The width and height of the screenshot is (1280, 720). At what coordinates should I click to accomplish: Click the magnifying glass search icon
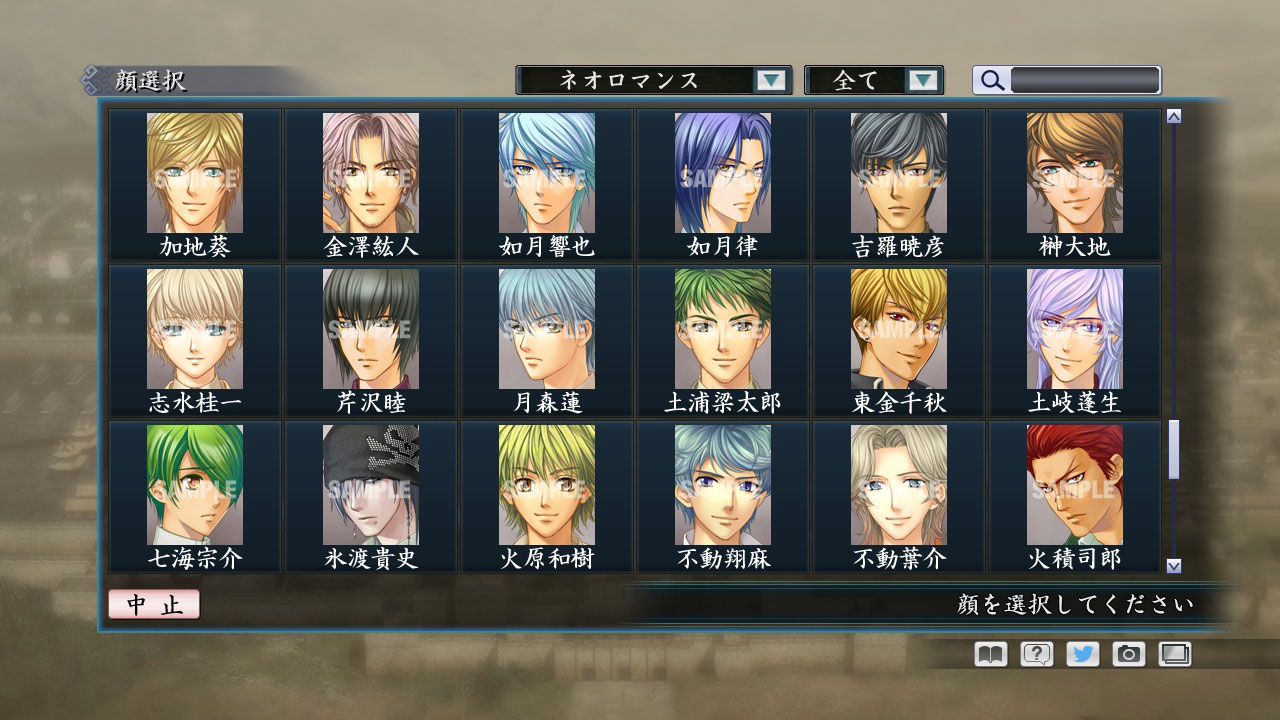(991, 80)
